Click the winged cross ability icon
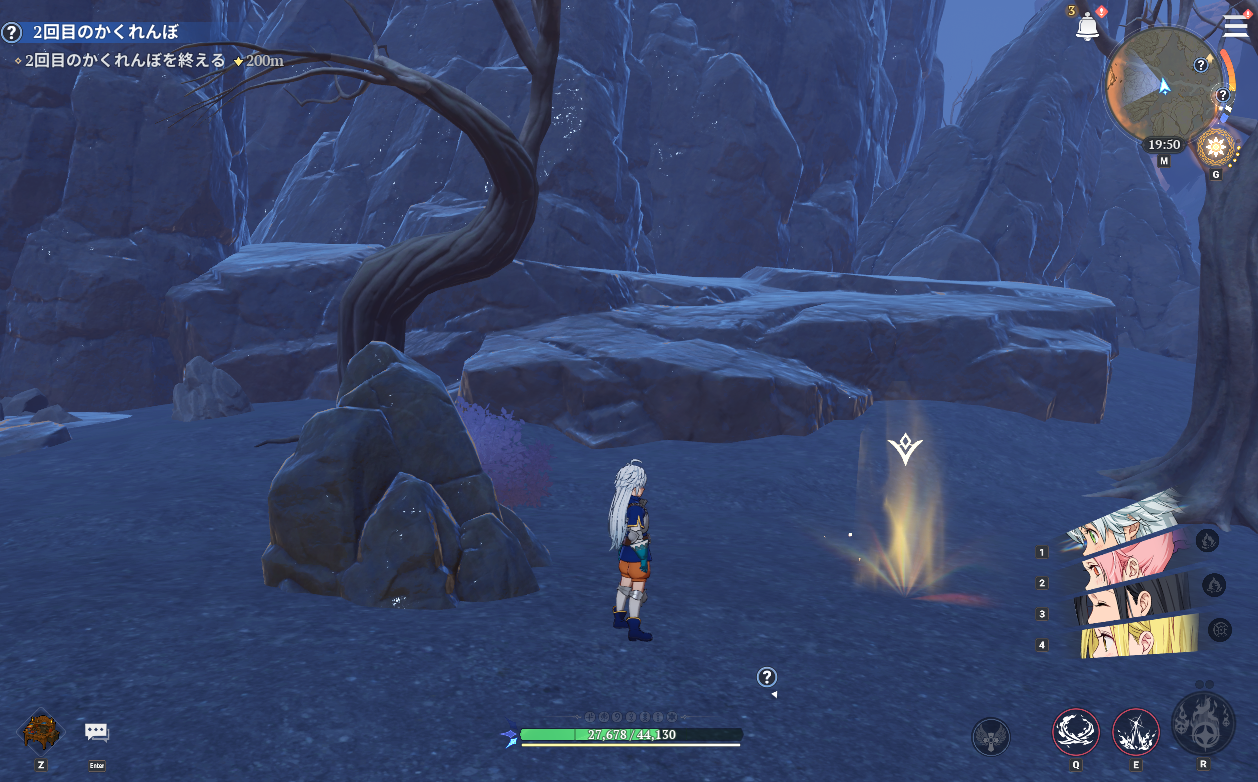The height and width of the screenshot is (782, 1258). tap(990, 737)
